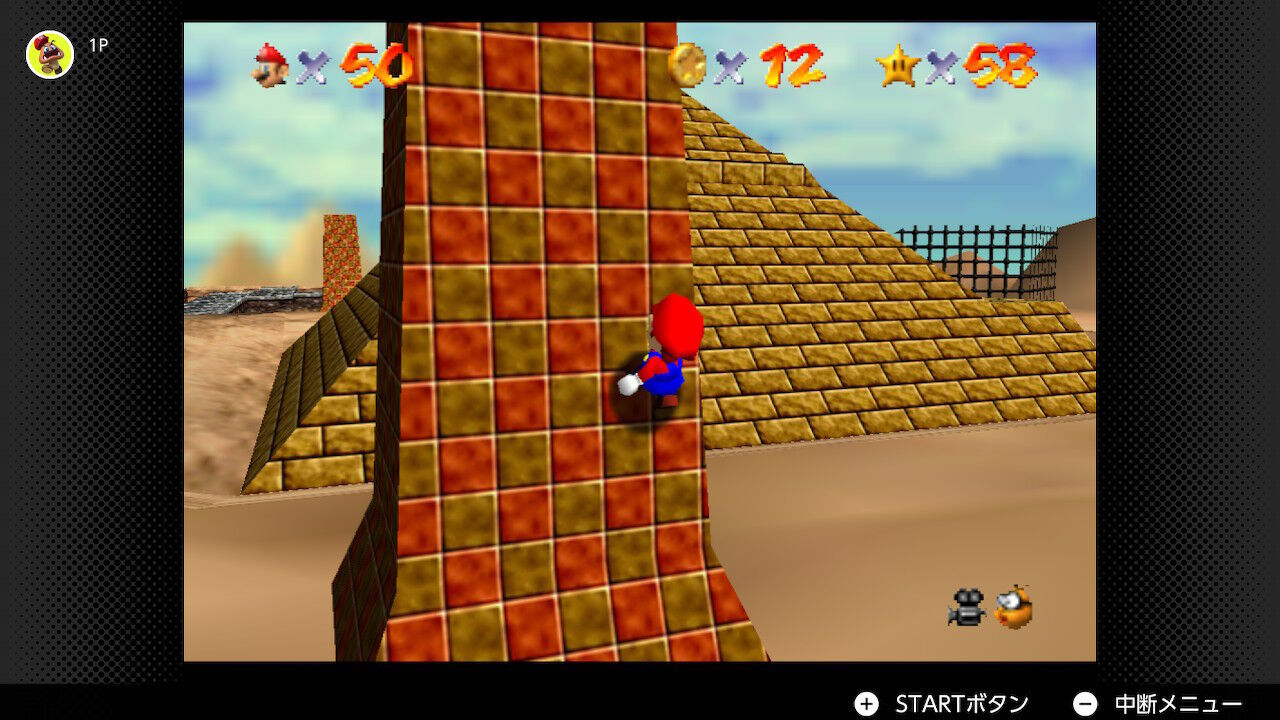Screen dimensions: 1280x720
Task: Click the Mario head life counter icon
Action: tap(267, 68)
